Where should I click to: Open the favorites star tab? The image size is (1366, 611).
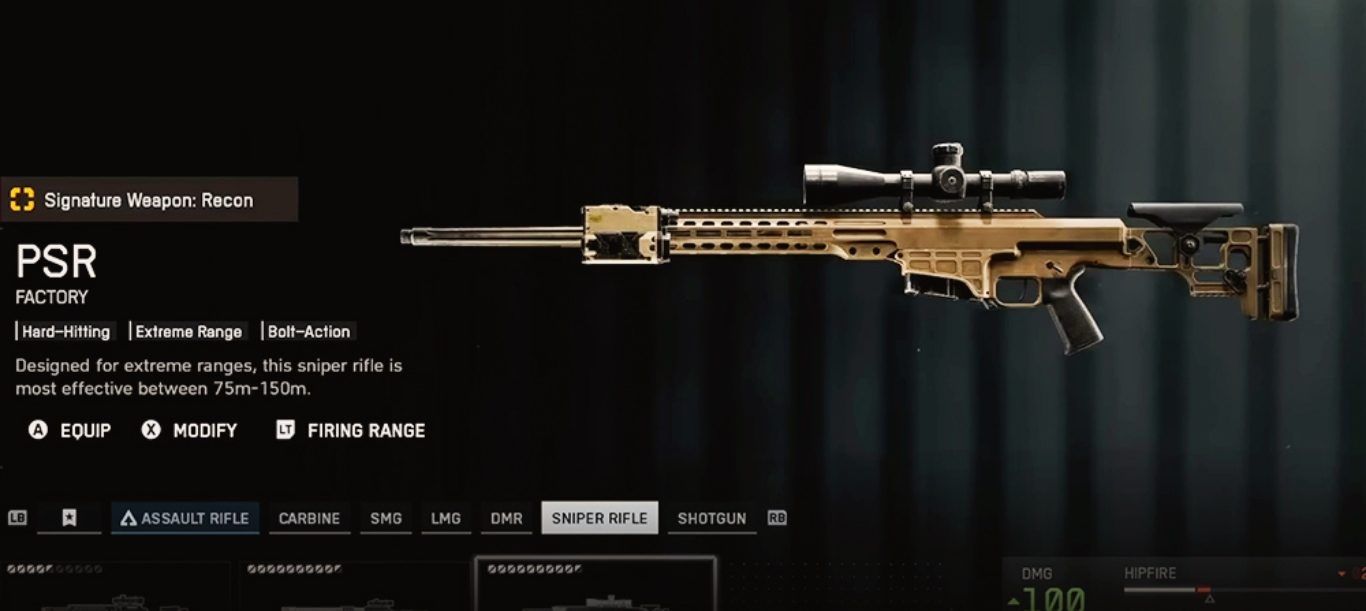(x=69, y=518)
